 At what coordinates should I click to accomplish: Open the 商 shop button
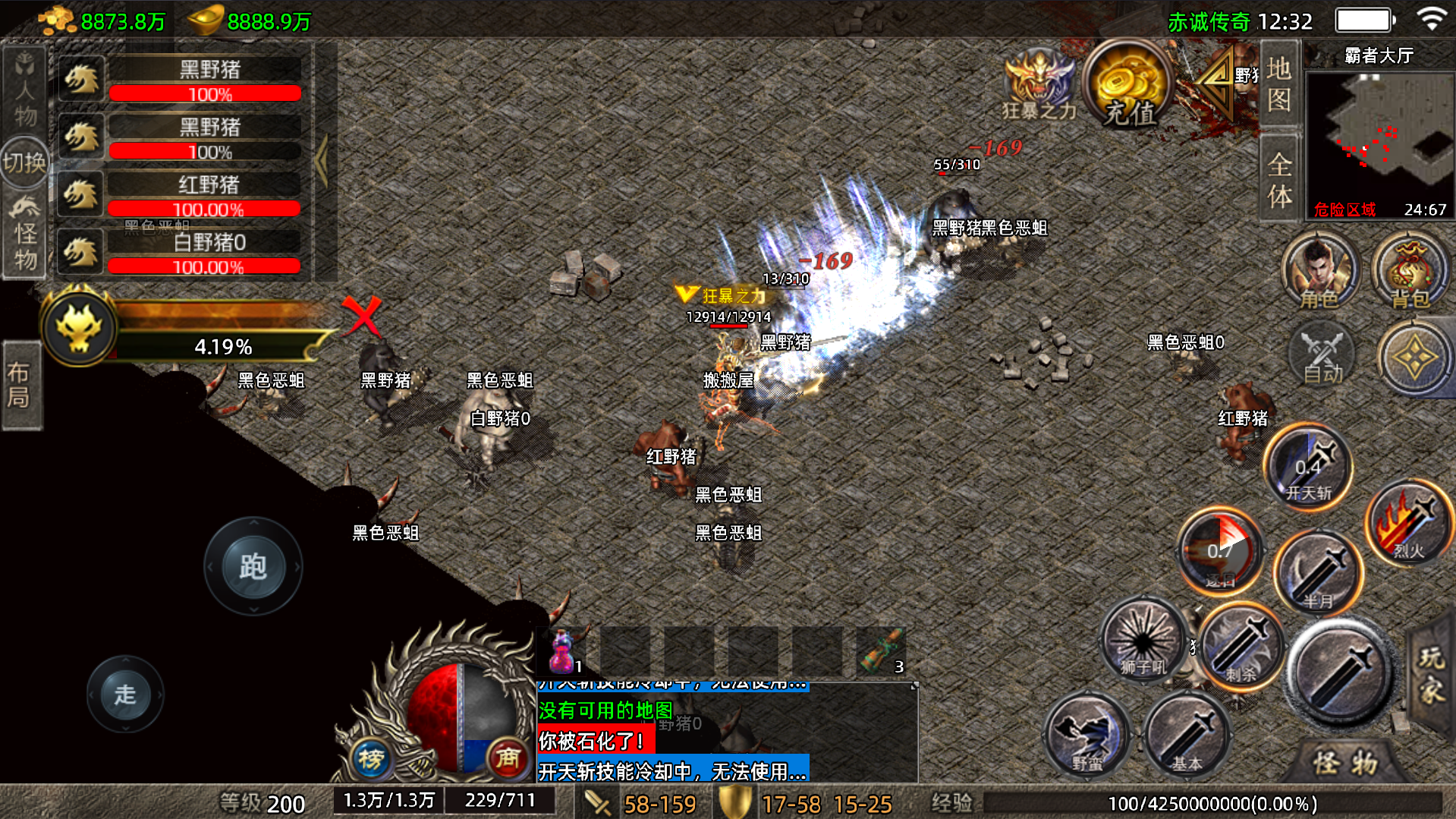coord(507,758)
